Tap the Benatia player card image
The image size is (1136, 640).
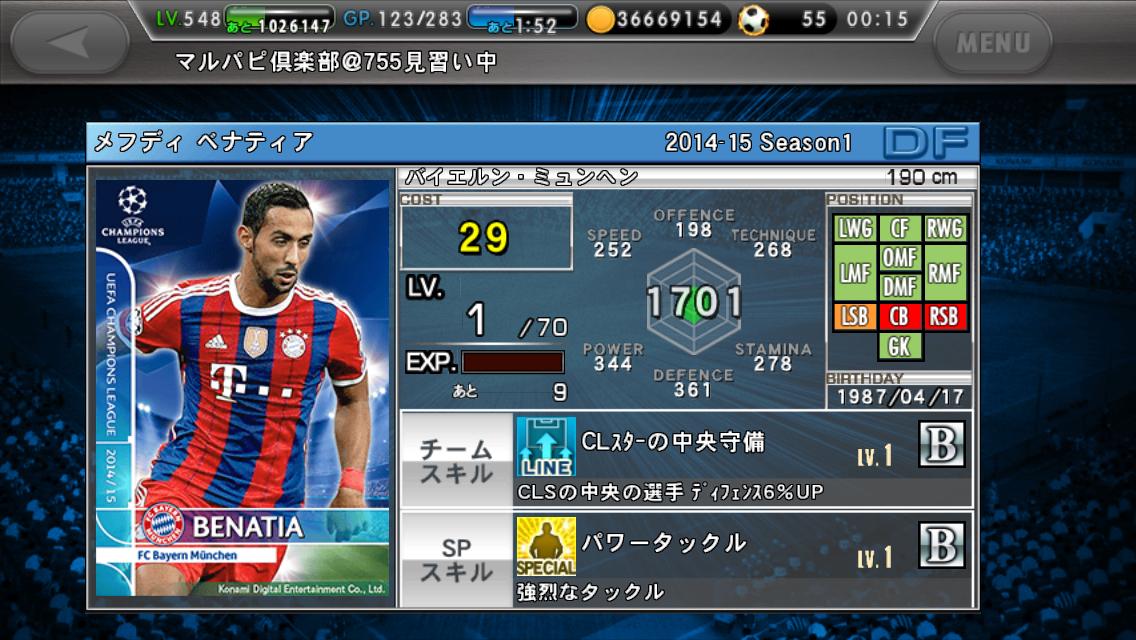[x=242, y=390]
